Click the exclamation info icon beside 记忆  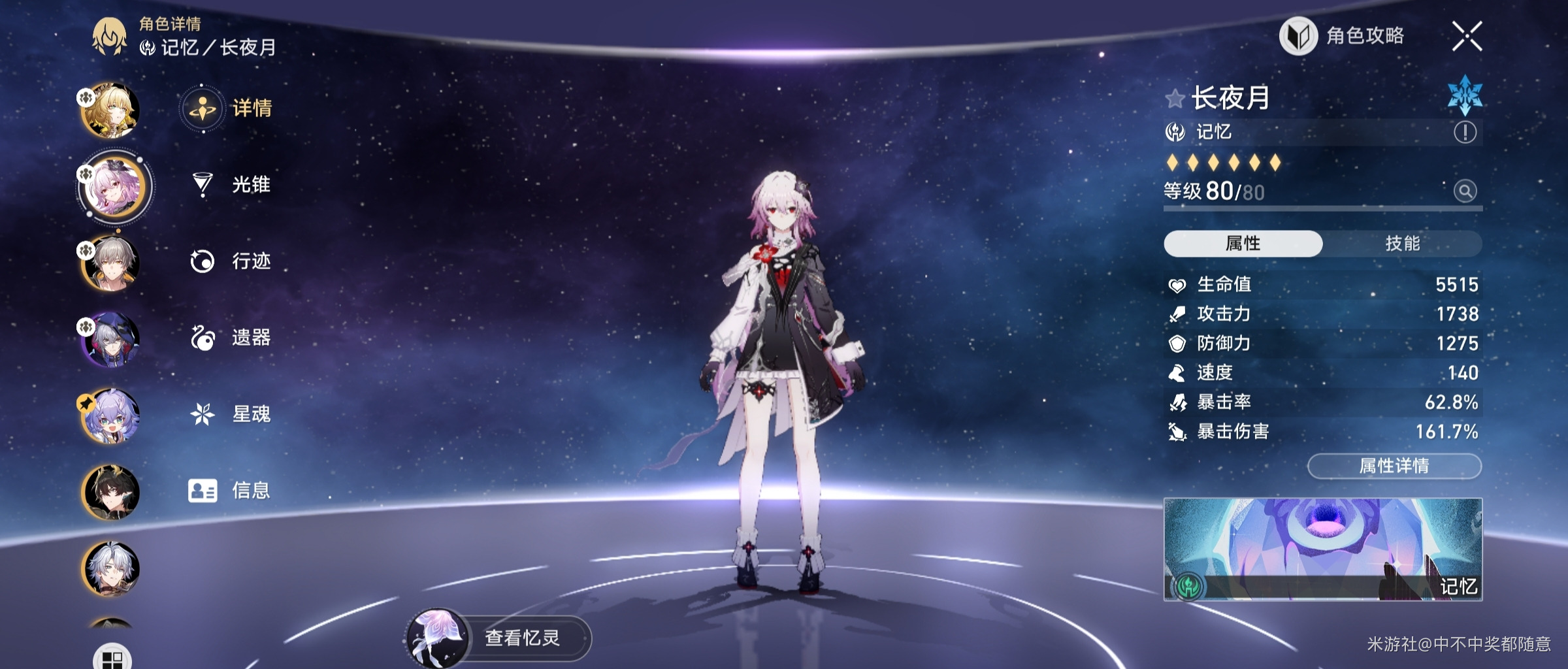[x=1465, y=133]
